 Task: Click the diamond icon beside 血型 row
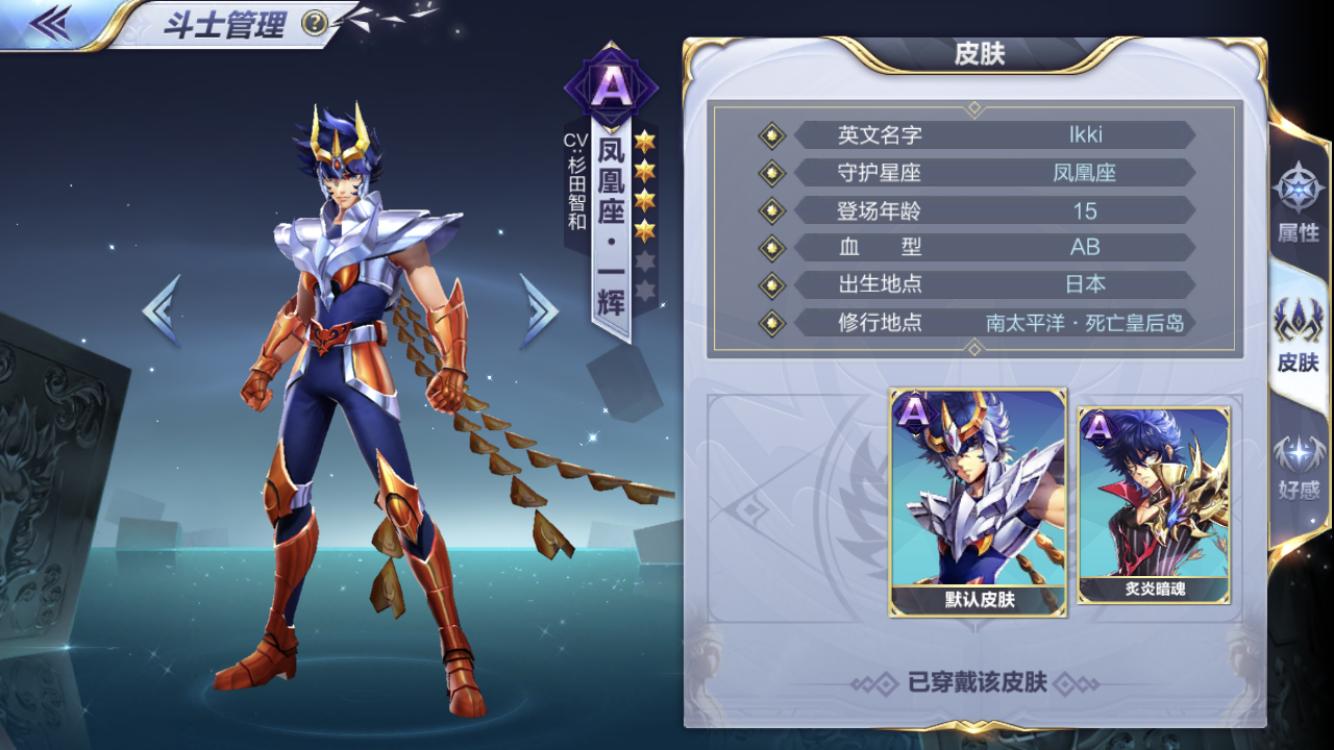pos(772,247)
